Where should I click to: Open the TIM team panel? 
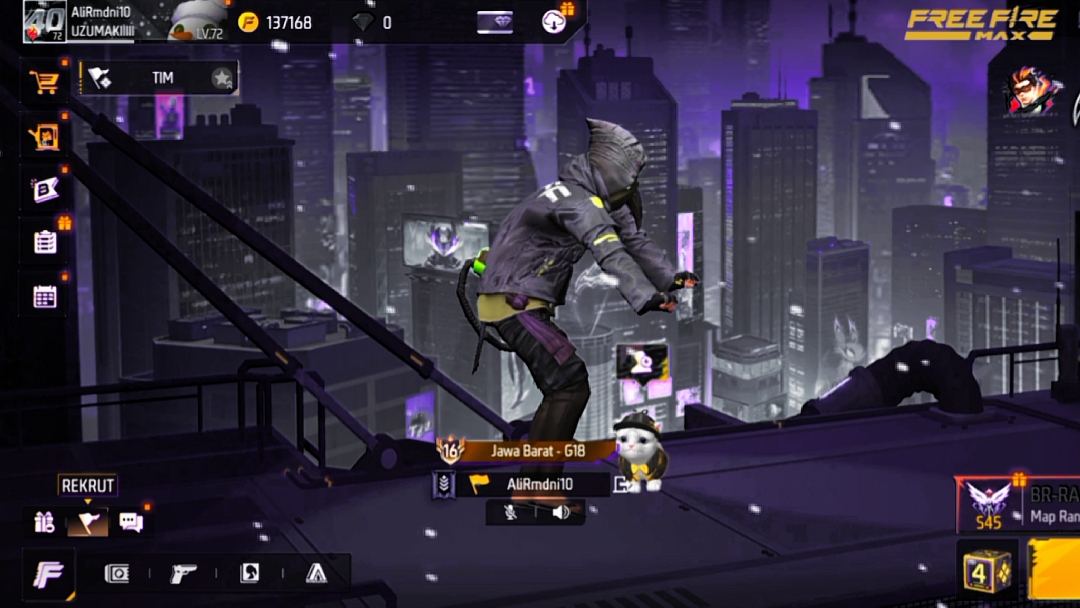tap(160, 78)
